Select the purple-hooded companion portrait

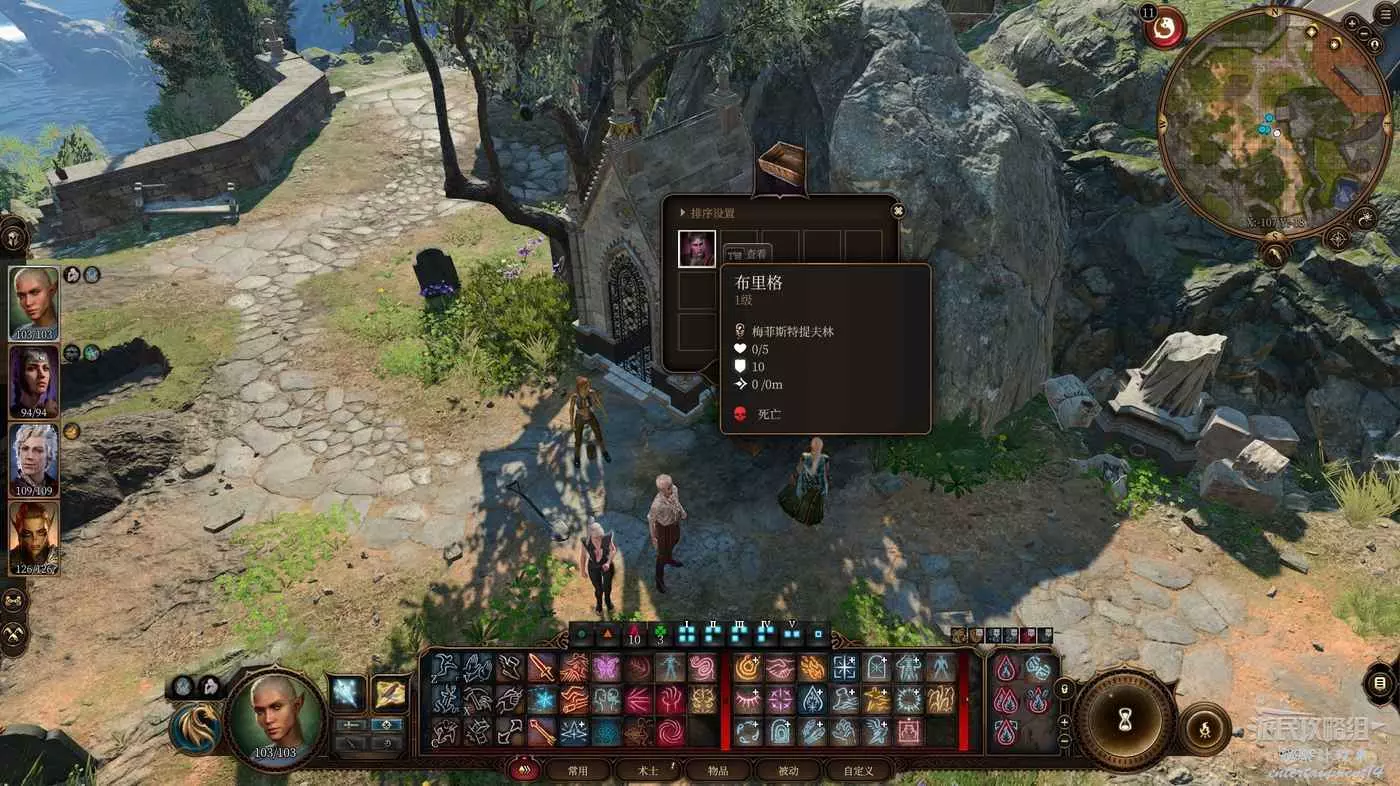click(34, 380)
